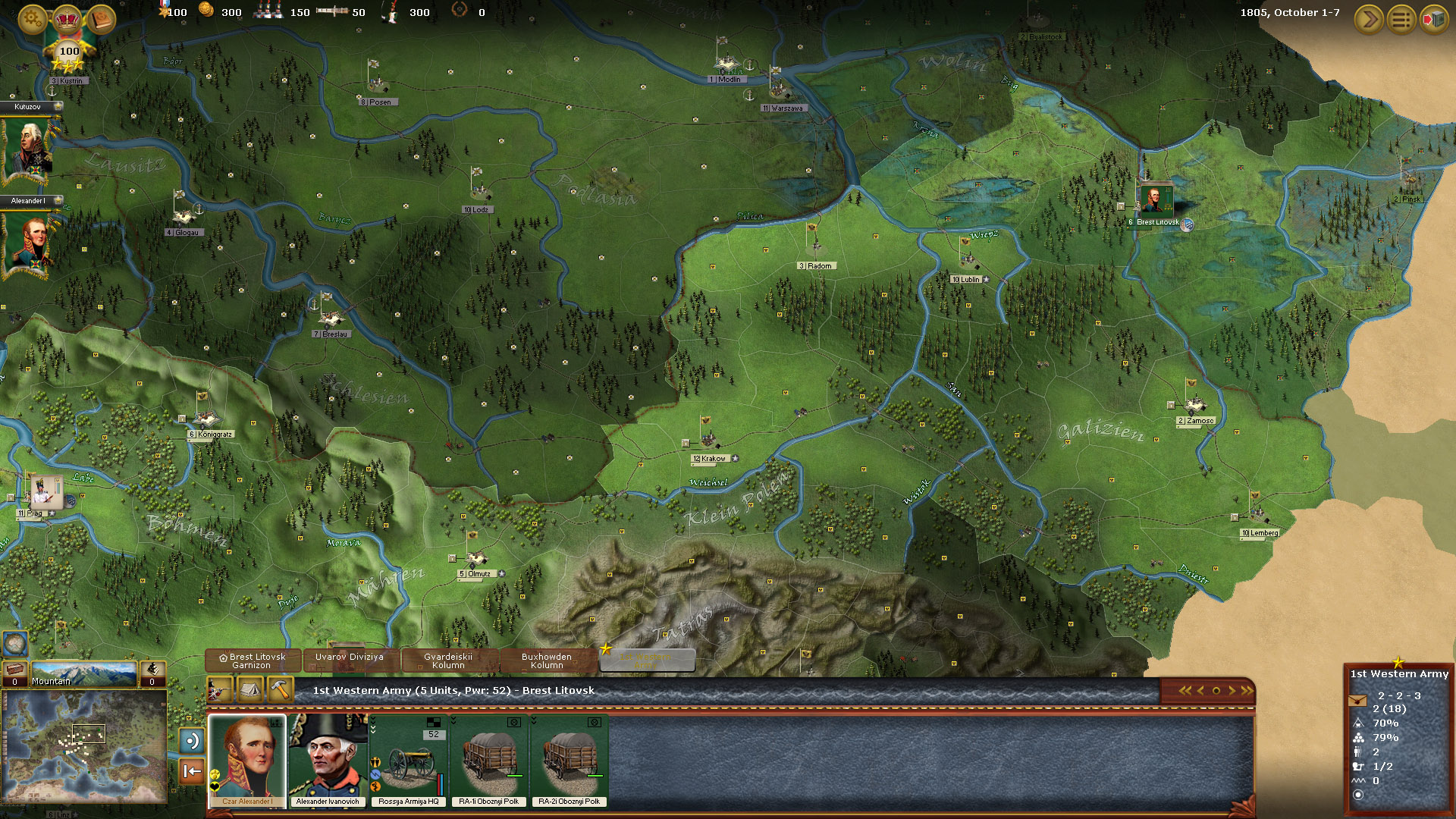1456x819 pixels.
Task: Toggle the supply icon on RA-1i Oboznyi Polk
Action: 514,722
